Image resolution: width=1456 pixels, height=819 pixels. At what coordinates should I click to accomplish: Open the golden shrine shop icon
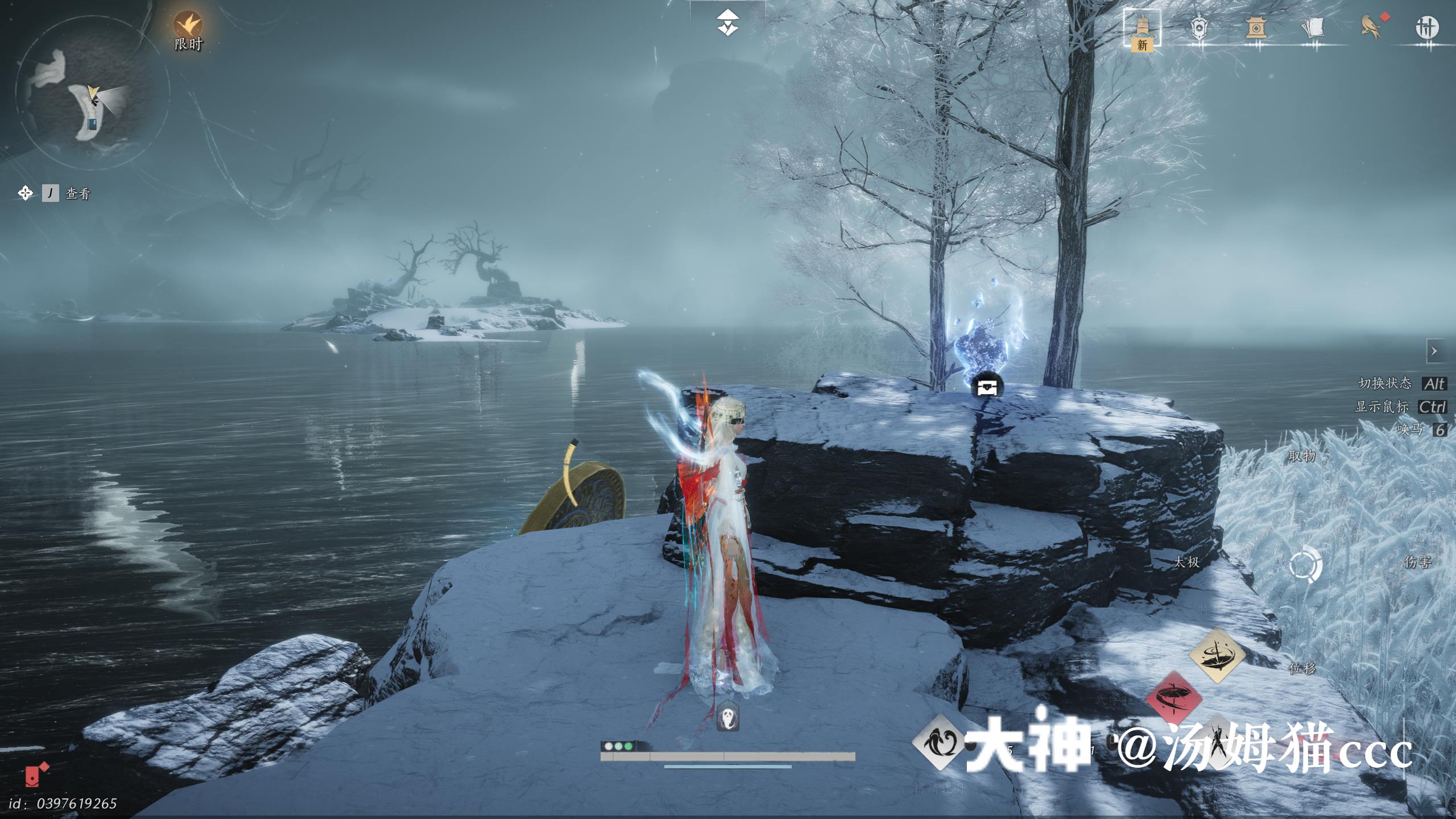pos(1255,27)
